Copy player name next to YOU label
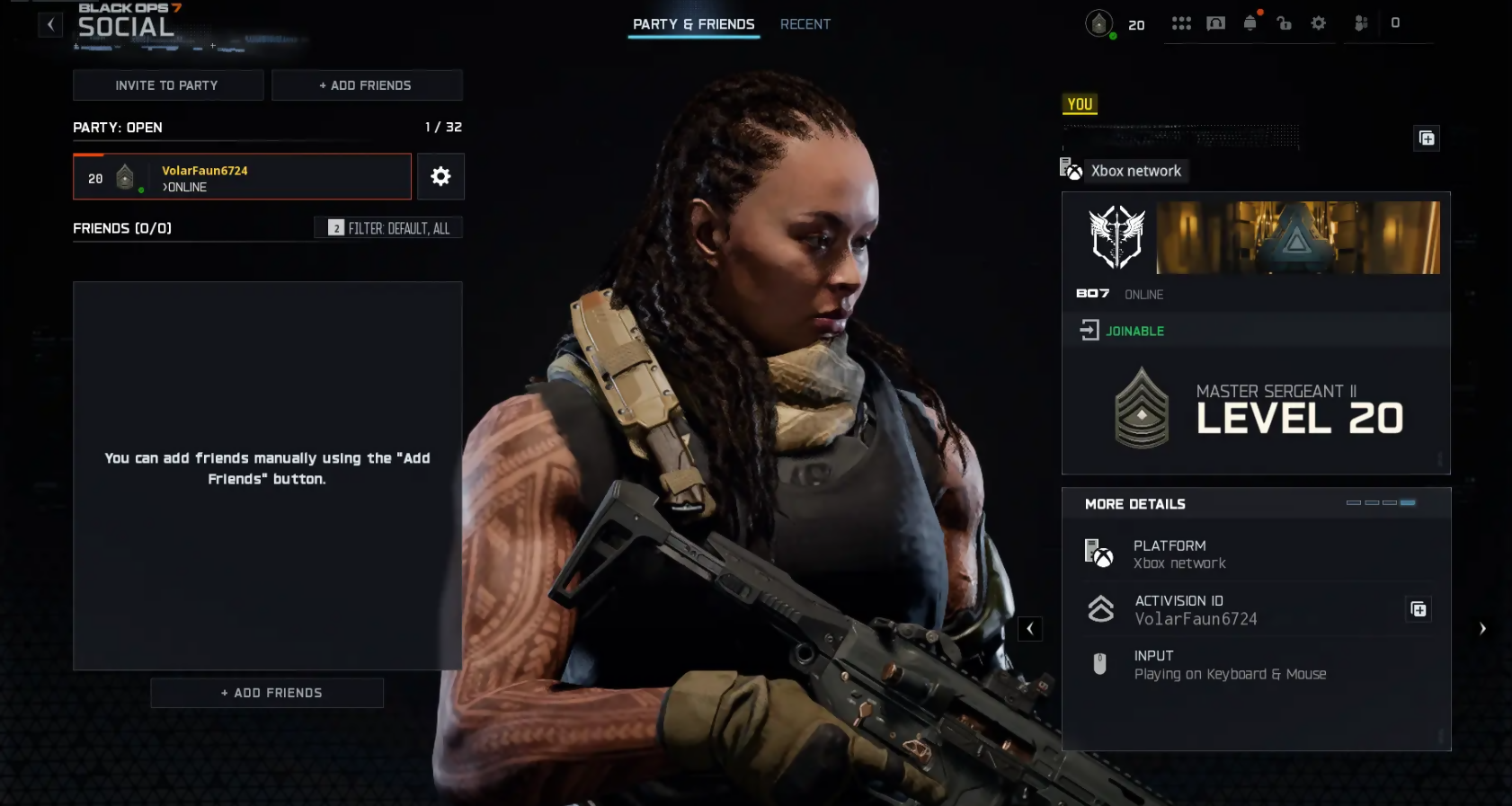1512x806 pixels. coord(1427,138)
